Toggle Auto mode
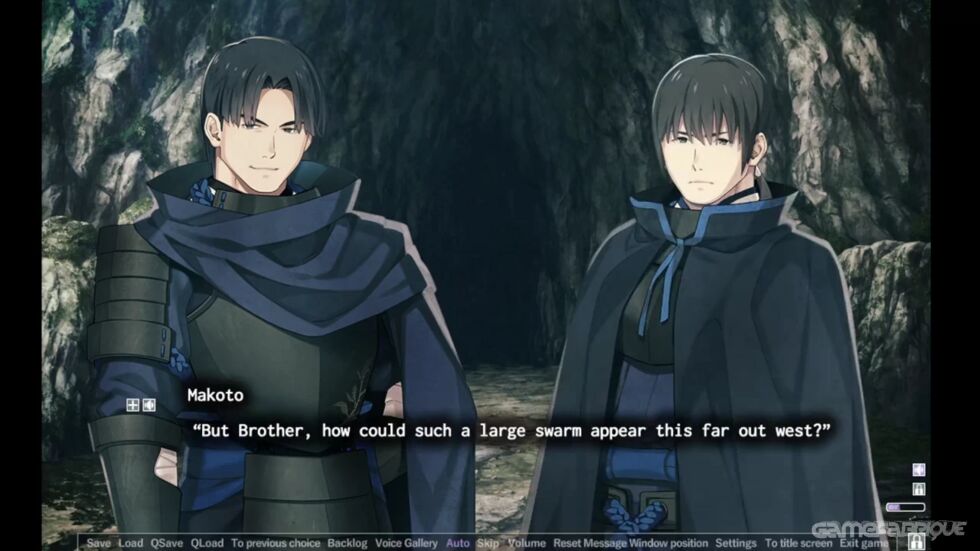The width and height of the screenshot is (980, 551). click(x=458, y=543)
